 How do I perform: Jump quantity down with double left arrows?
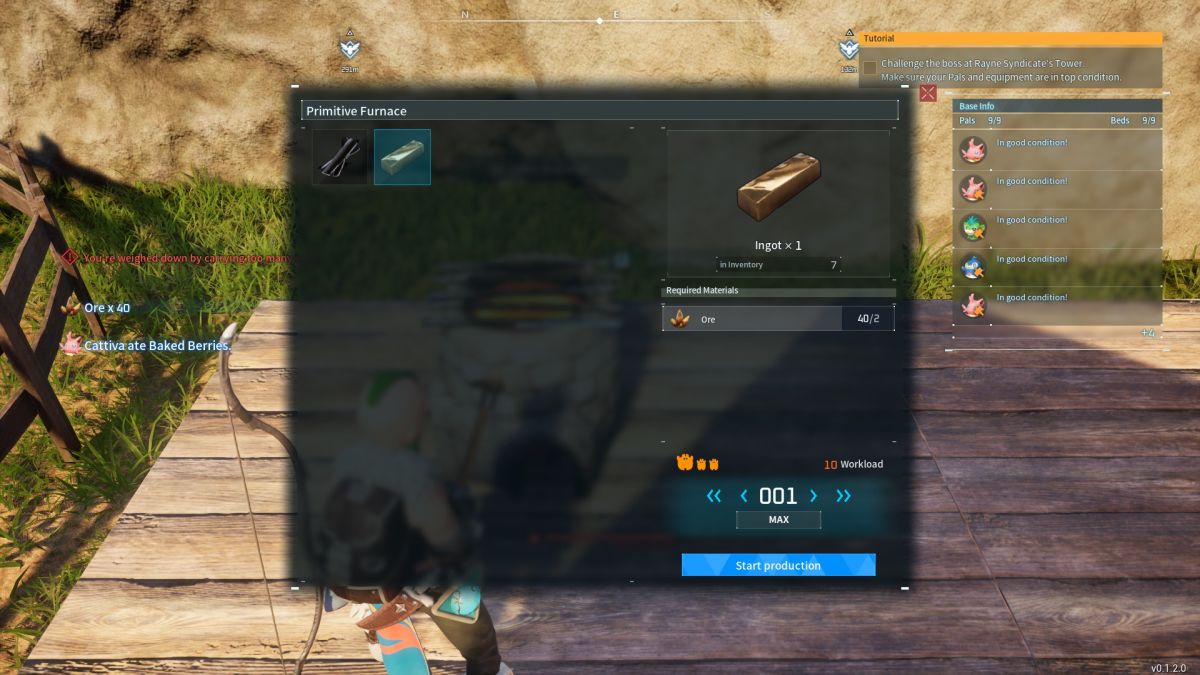tap(713, 495)
